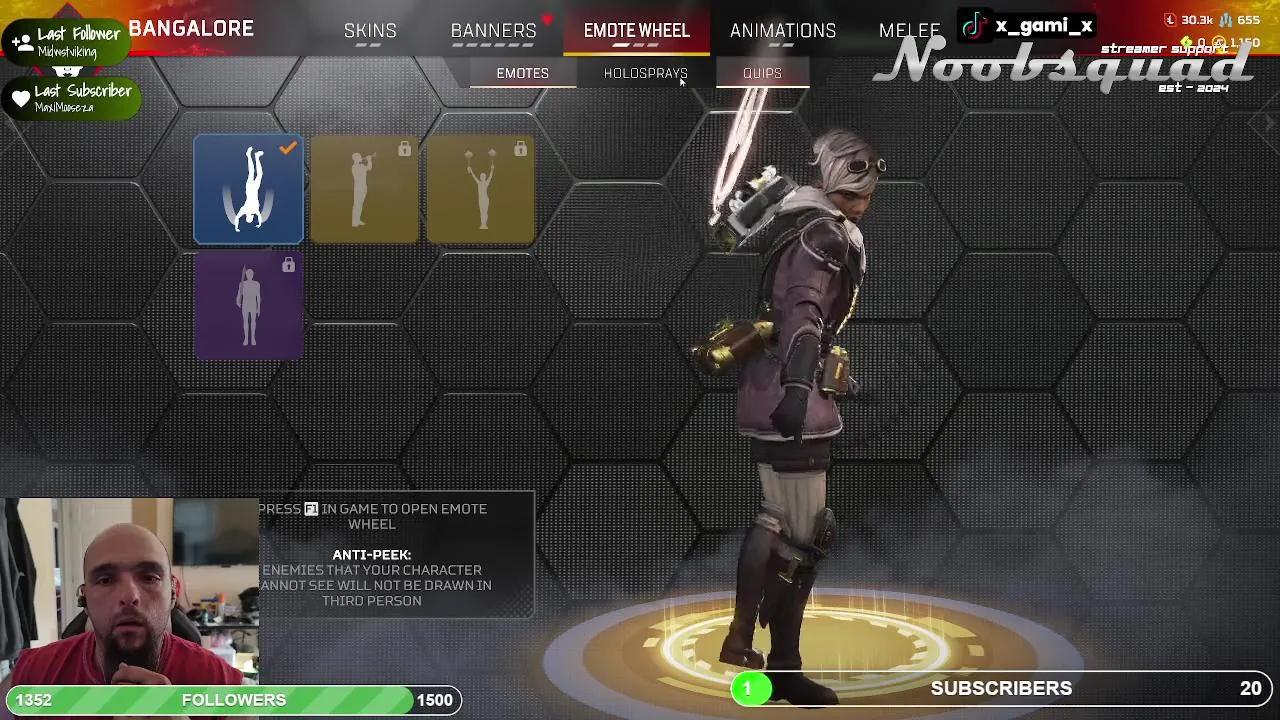Image resolution: width=1280 pixels, height=720 pixels.
Task: Select the Apex Coins icon showing 1,150
Action: (x=1222, y=42)
